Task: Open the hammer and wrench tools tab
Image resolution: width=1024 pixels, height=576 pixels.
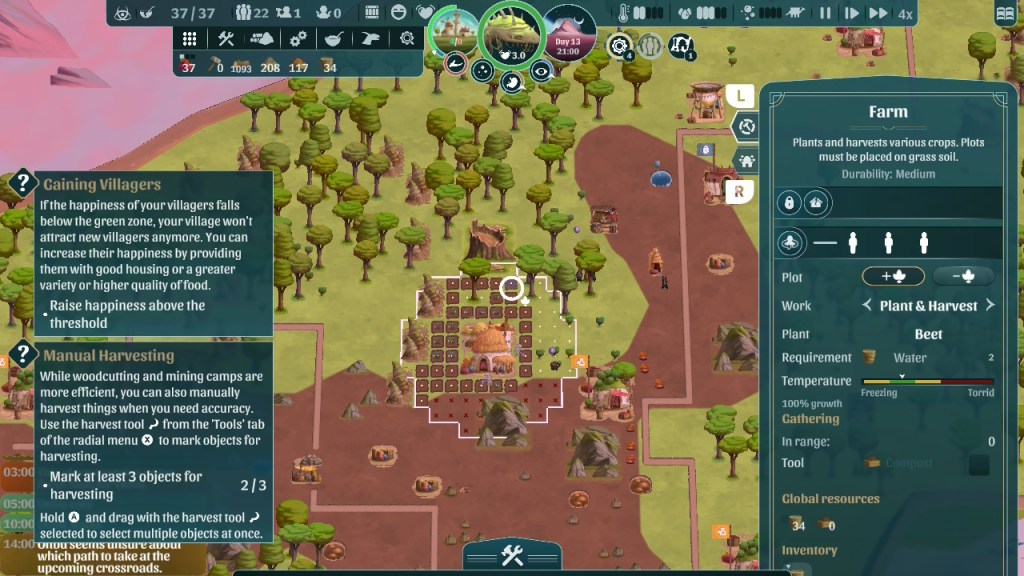Action: pos(225,38)
